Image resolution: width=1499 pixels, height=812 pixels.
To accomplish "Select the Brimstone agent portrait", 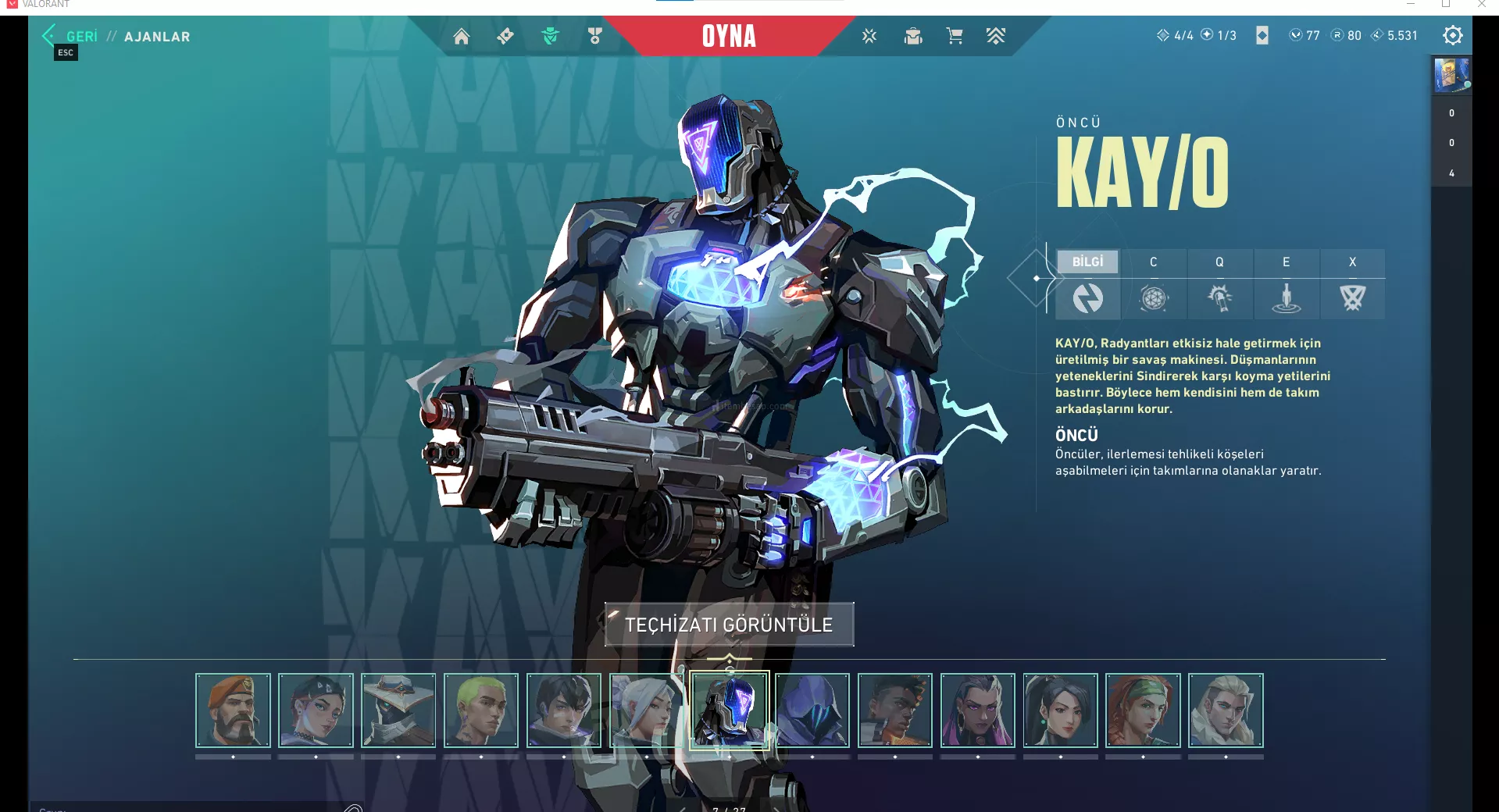I will click(233, 710).
